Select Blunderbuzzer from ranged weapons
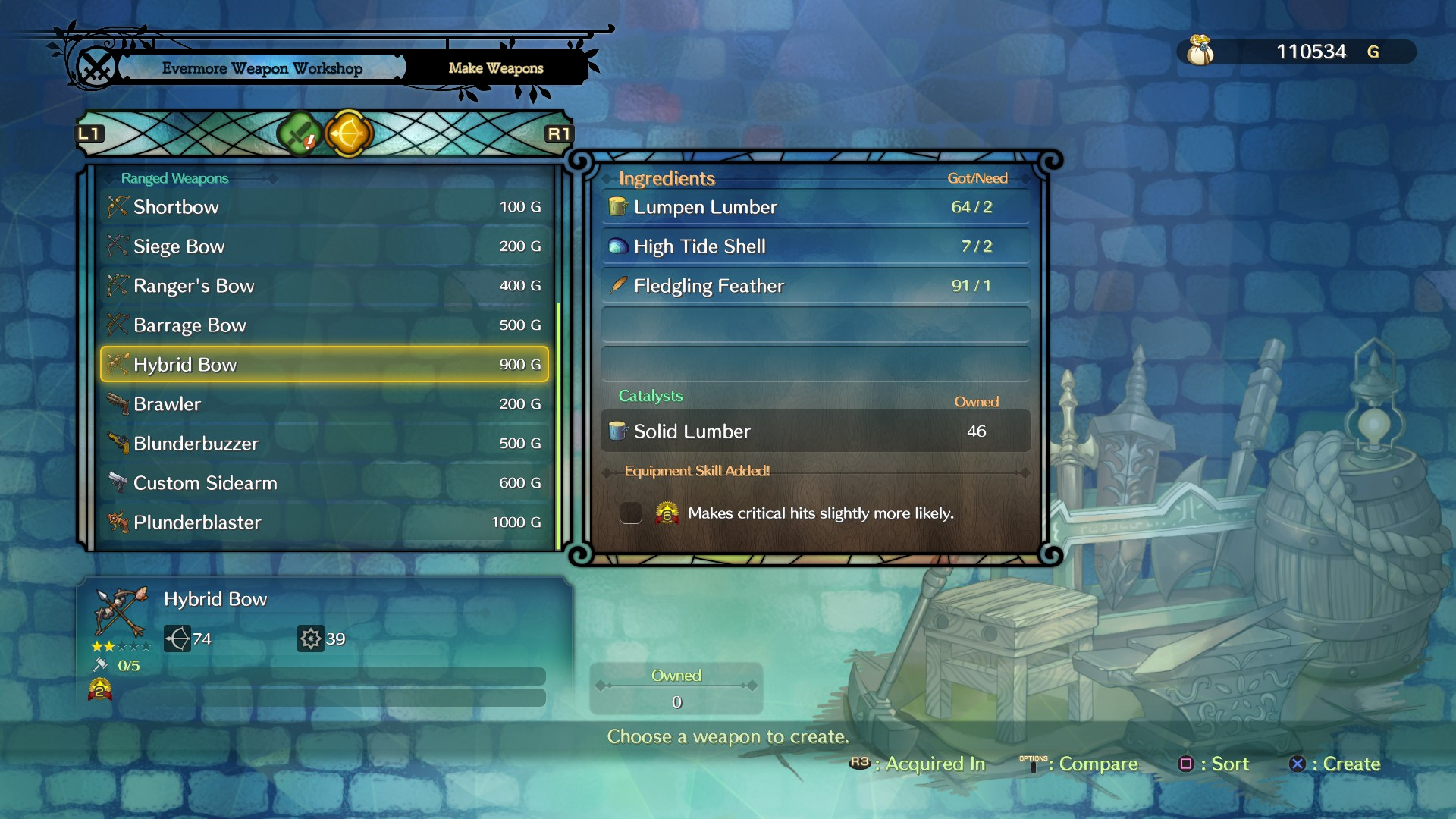1456x819 pixels. [x=325, y=444]
